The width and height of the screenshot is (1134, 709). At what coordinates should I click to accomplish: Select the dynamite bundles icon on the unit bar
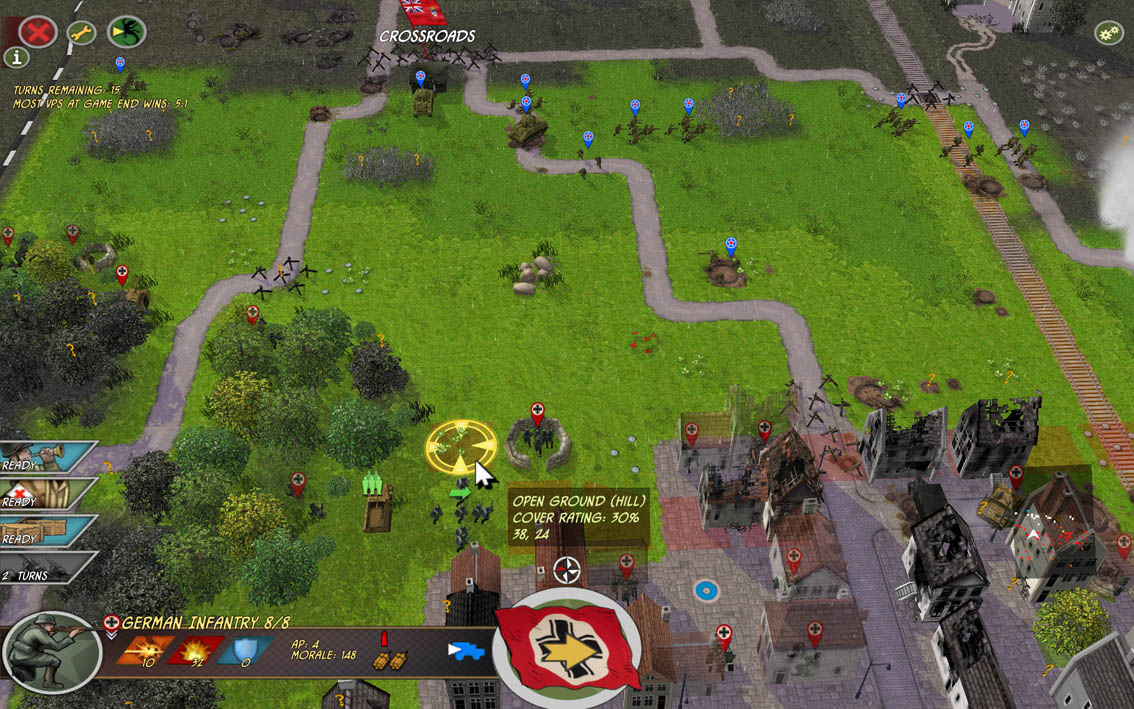click(x=388, y=659)
